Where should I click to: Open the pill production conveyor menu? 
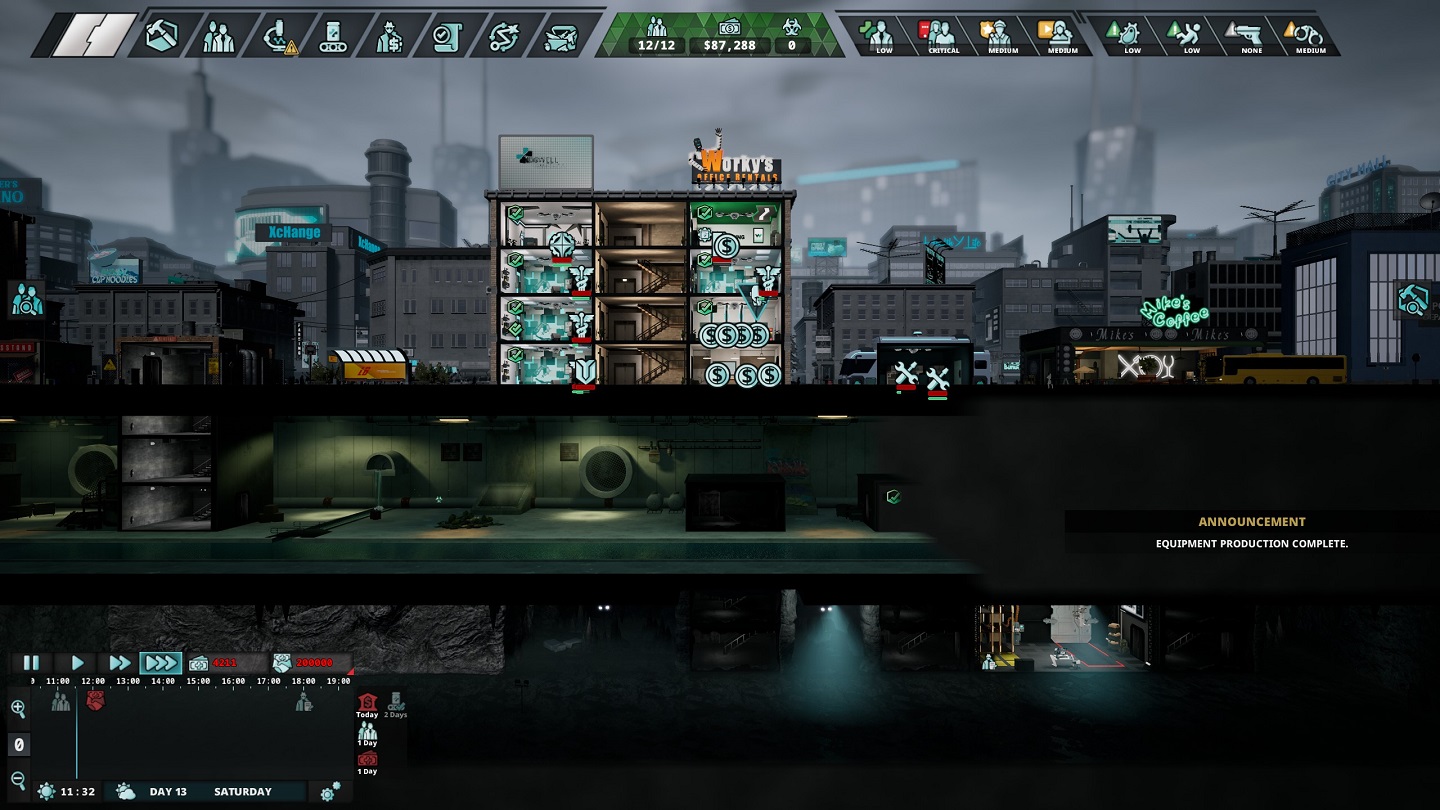tap(332, 36)
